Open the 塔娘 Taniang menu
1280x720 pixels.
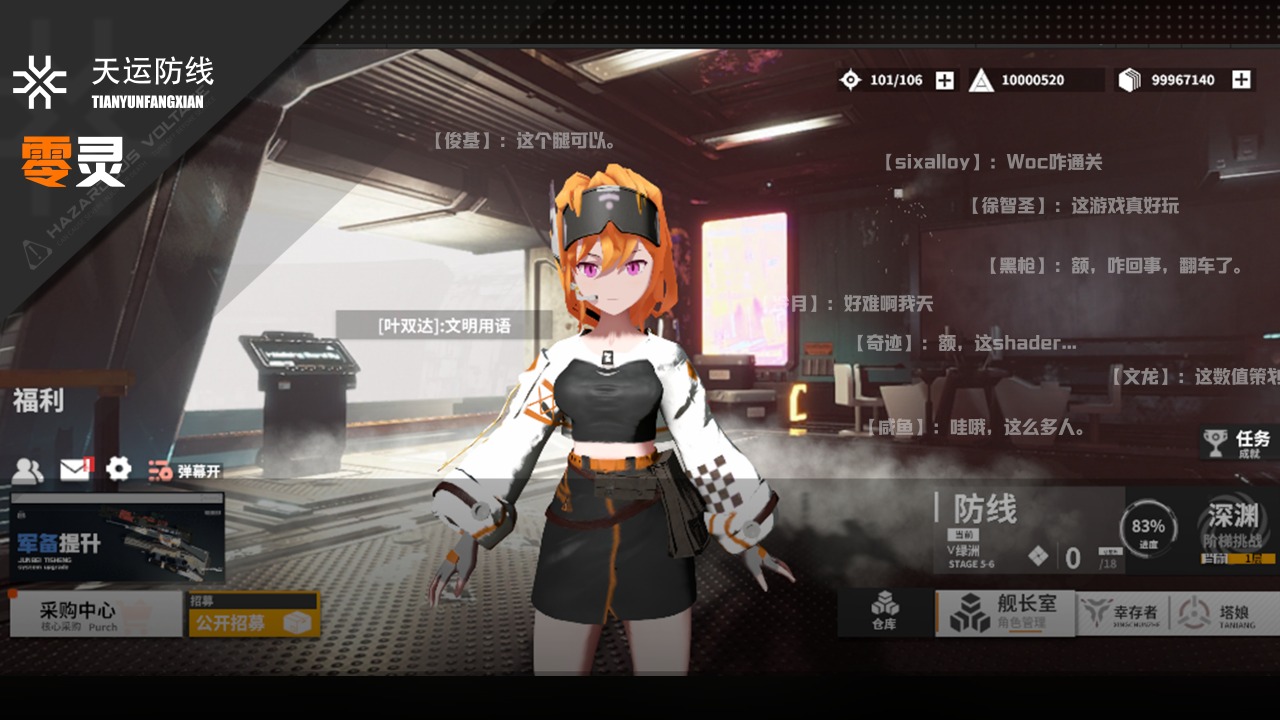tap(1224, 613)
